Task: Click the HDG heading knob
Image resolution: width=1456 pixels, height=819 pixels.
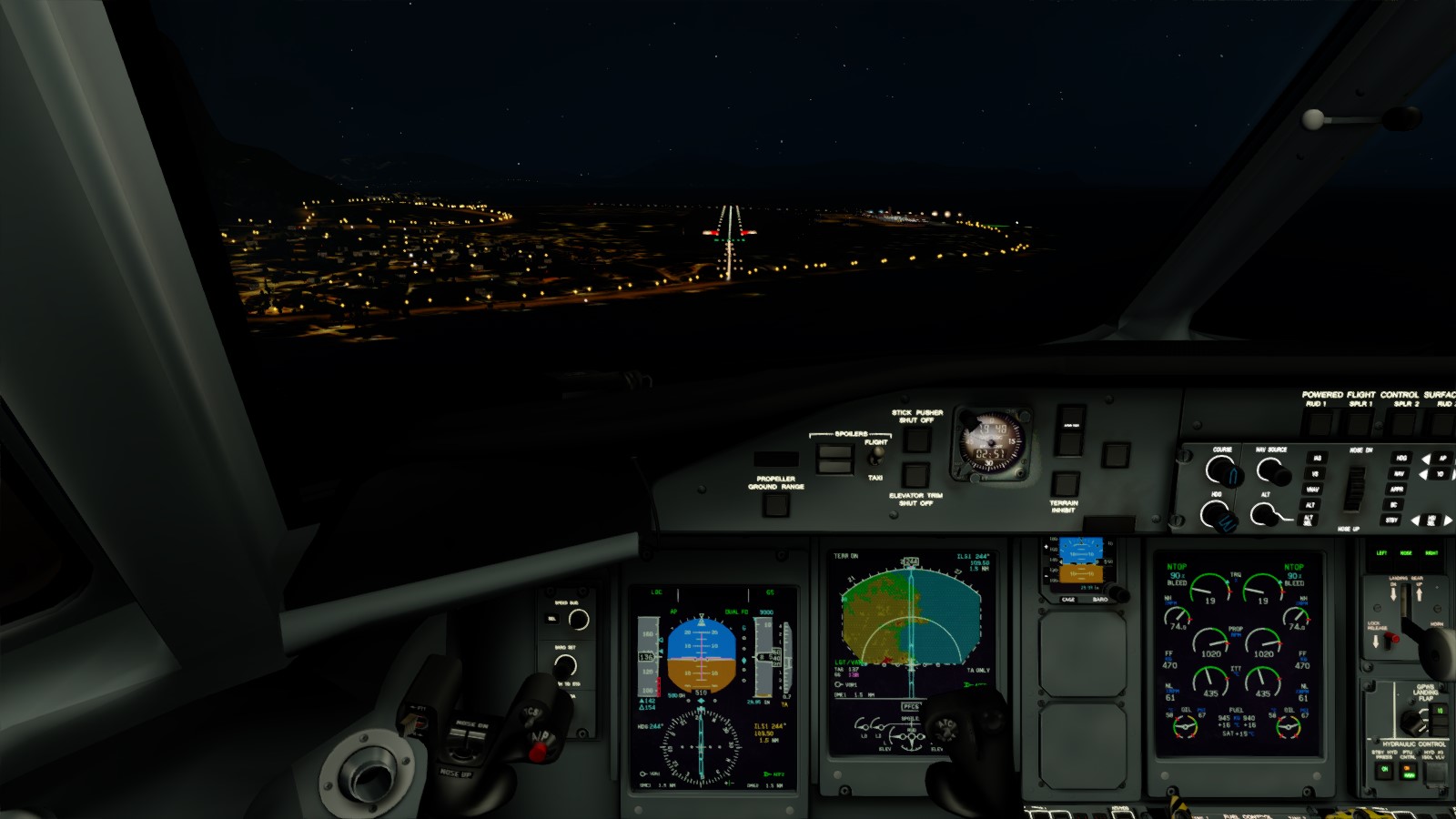Action: point(1217,516)
